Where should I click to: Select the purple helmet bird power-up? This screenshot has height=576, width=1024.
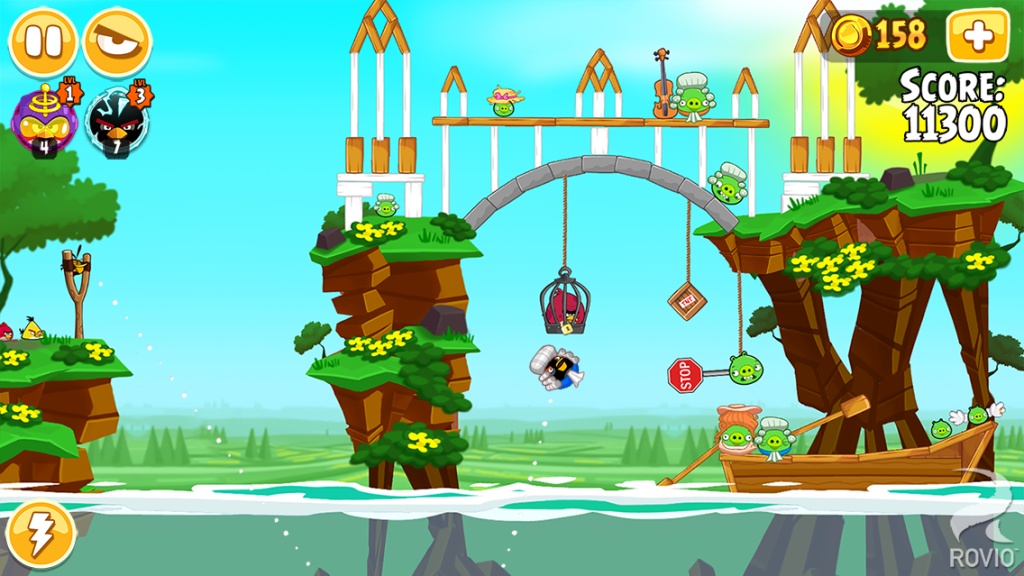point(41,119)
